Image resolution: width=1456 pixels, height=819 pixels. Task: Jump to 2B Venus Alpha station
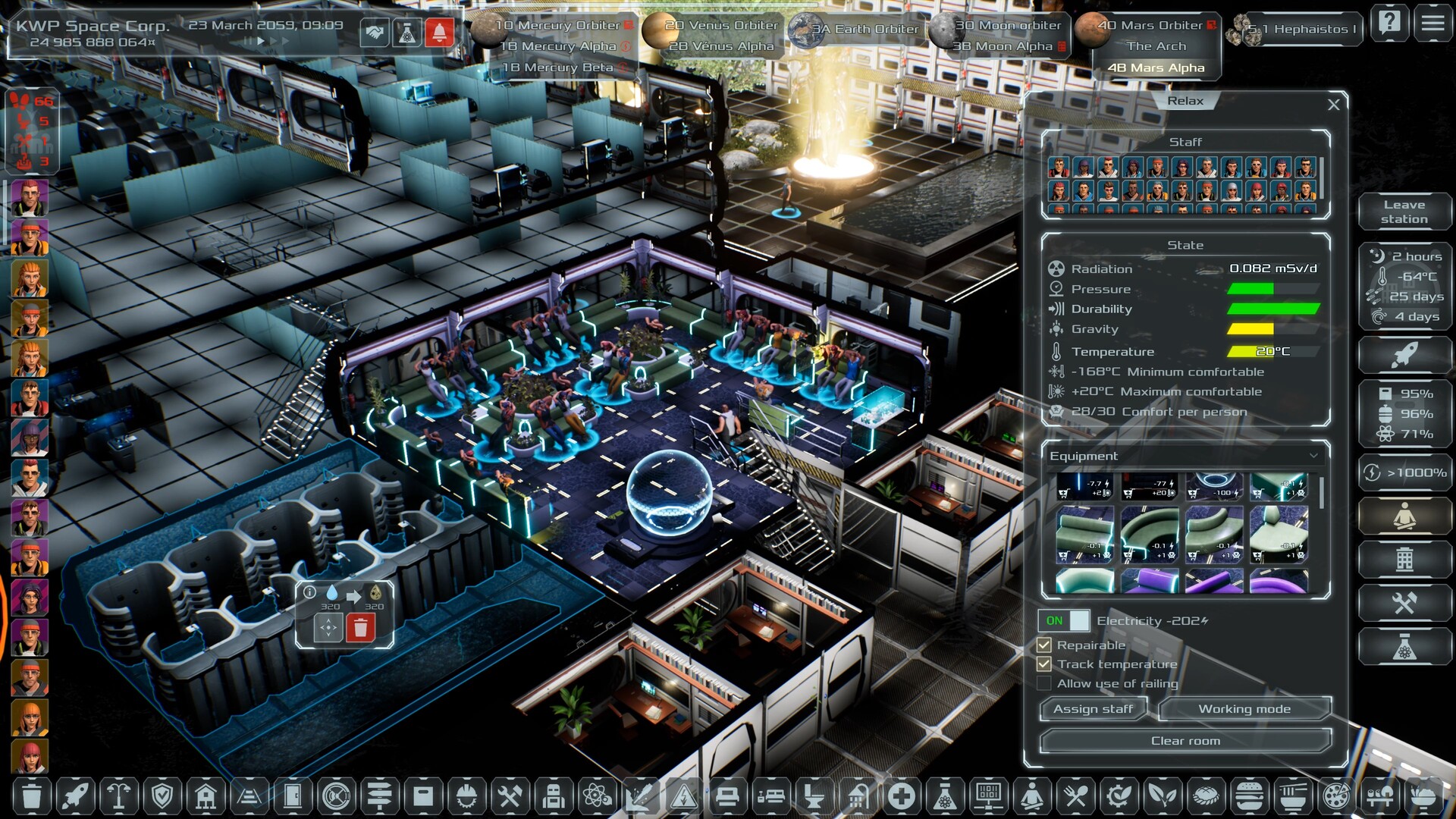(x=721, y=46)
